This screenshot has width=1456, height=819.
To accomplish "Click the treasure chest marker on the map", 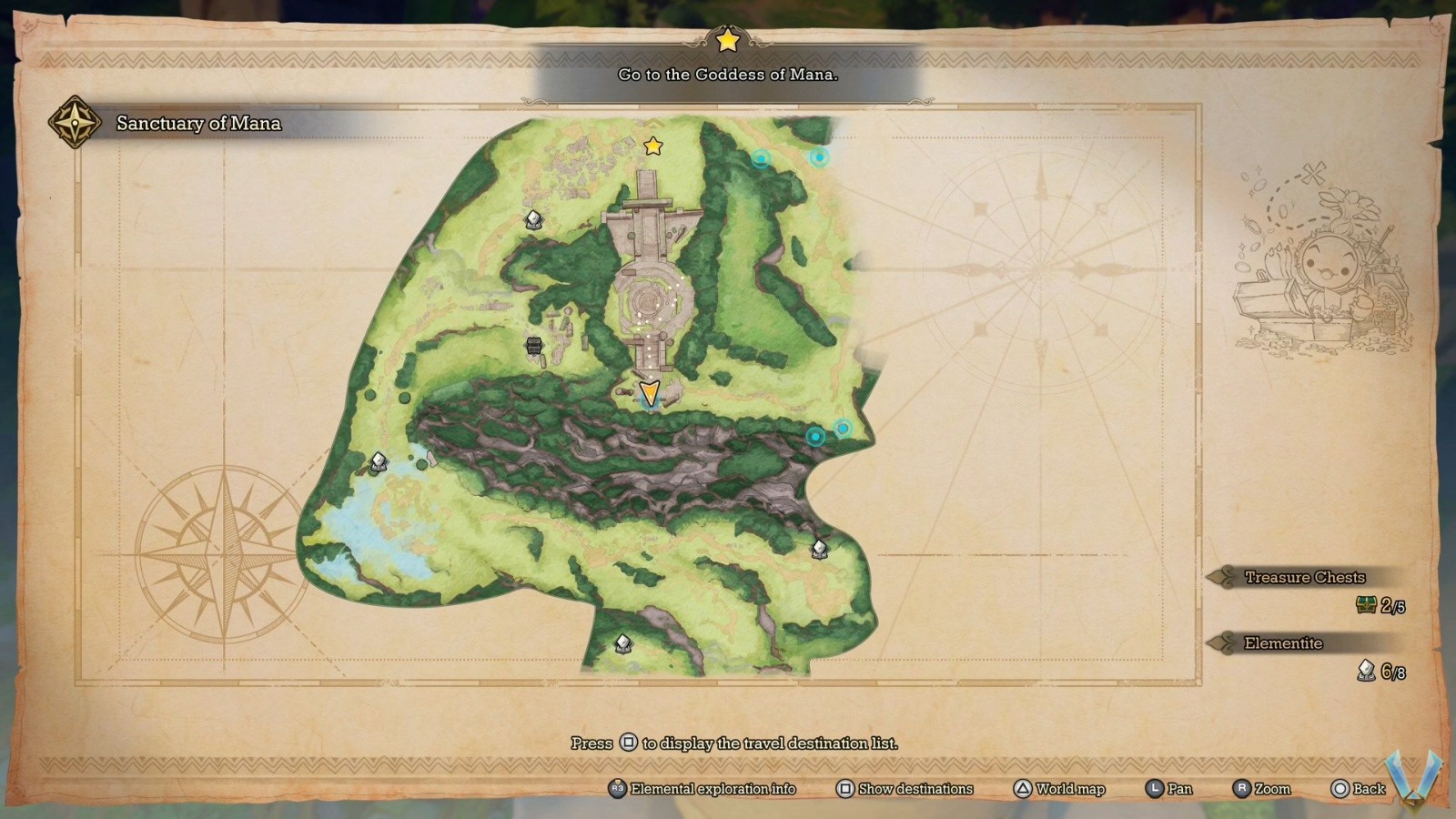I will 534,345.
